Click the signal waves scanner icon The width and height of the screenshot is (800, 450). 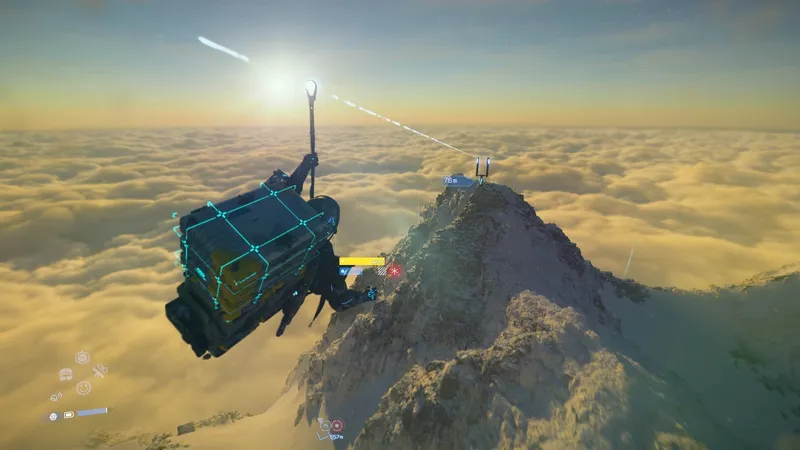(56, 396)
